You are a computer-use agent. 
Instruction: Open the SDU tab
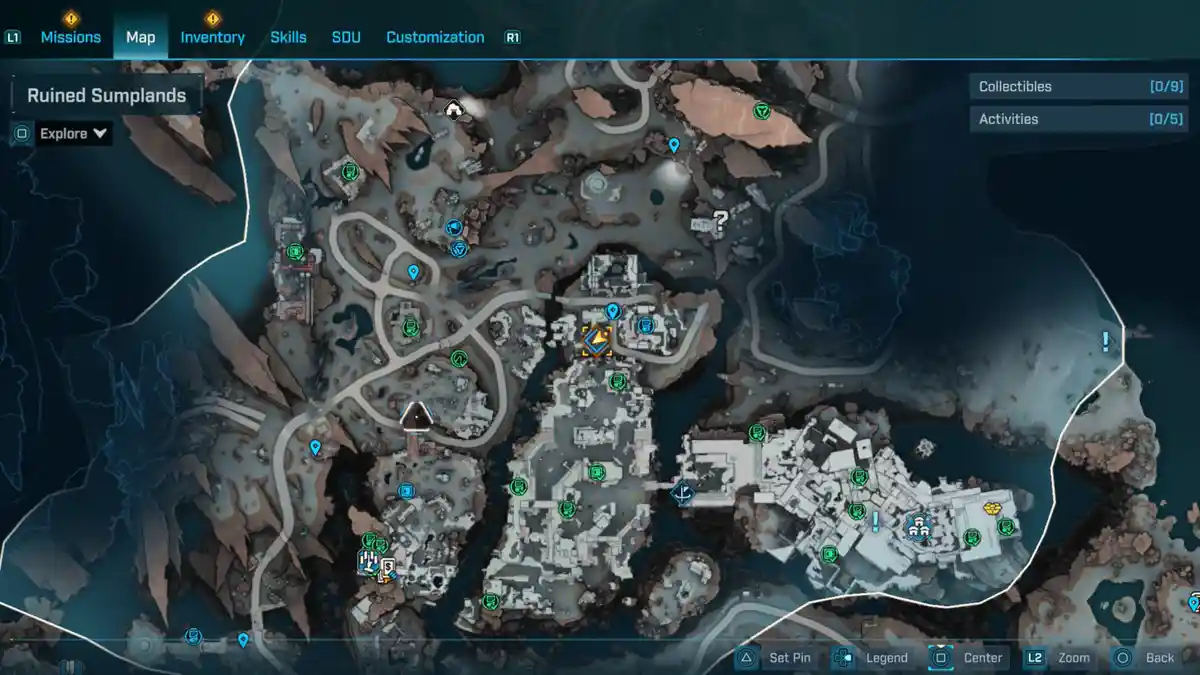(346, 37)
